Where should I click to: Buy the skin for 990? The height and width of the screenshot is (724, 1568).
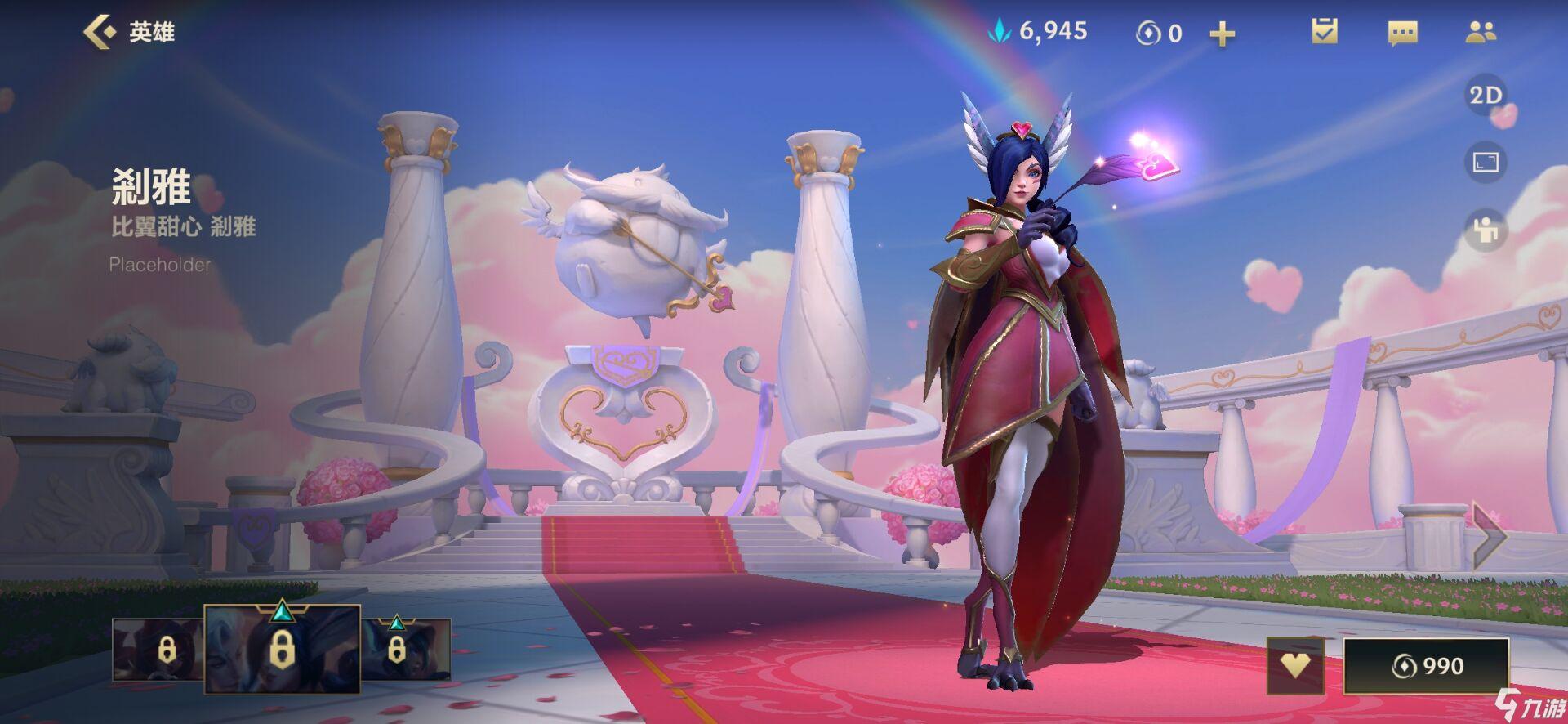coord(1426,666)
